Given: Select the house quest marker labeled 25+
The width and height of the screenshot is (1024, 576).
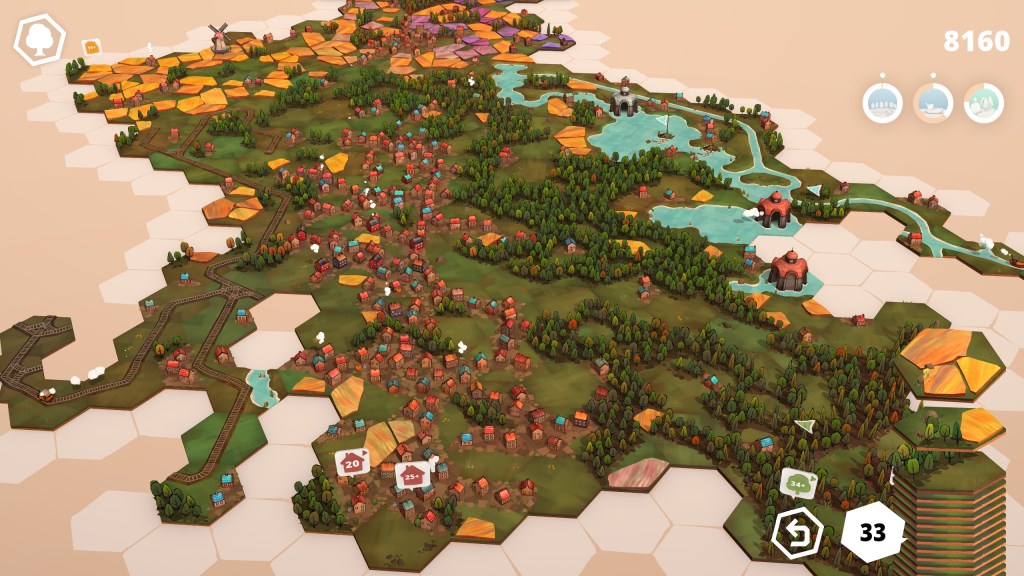Looking at the screenshot, I should [411, 475].
